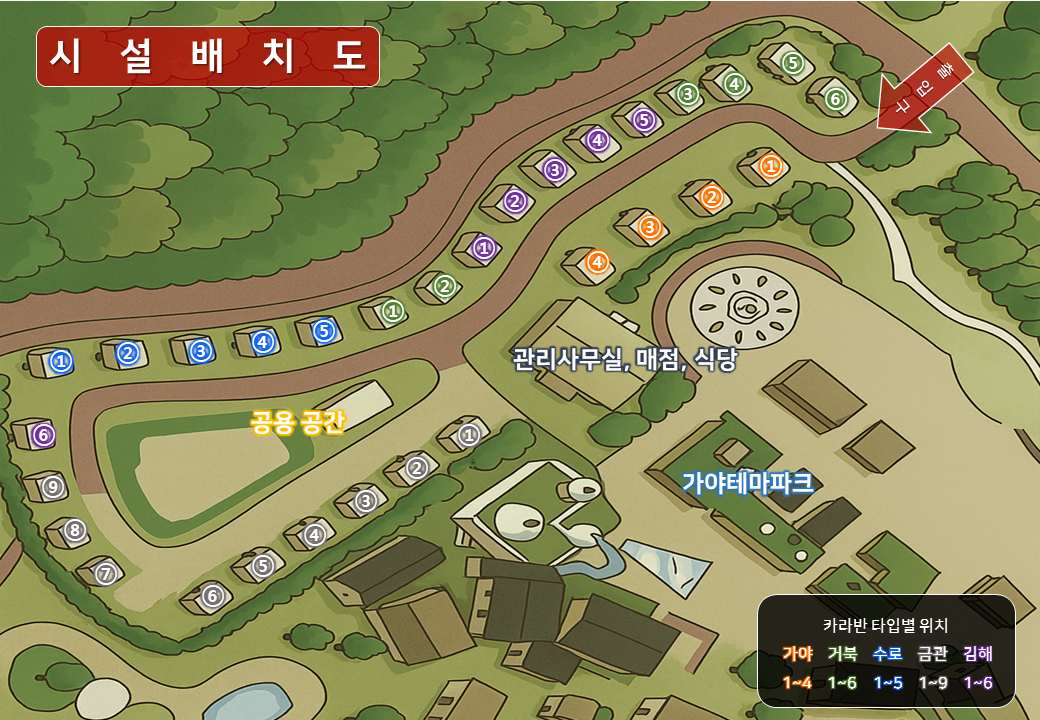Select the 공용 공간 map label
Screen dimensions: 1040x720
(x=297, y=422)
